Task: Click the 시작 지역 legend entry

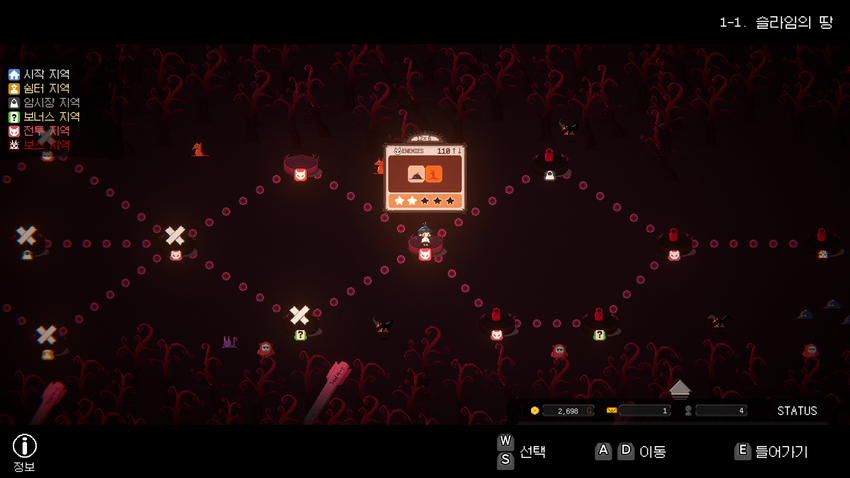Action: tap(39, 74)
